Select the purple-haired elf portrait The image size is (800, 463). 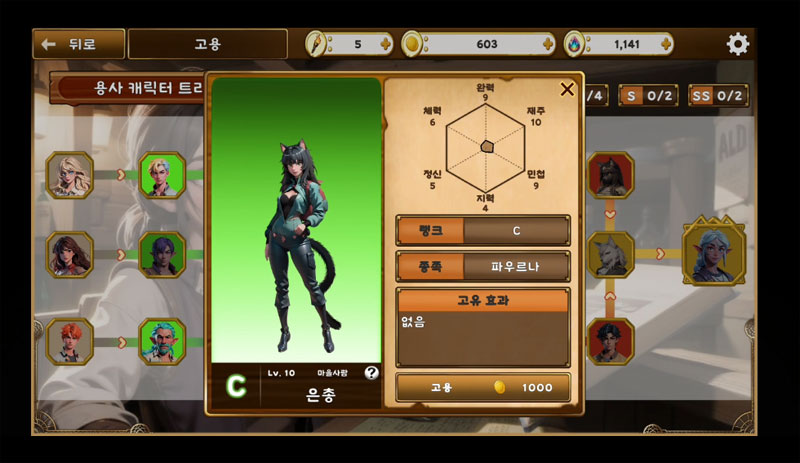pos(161,254)
